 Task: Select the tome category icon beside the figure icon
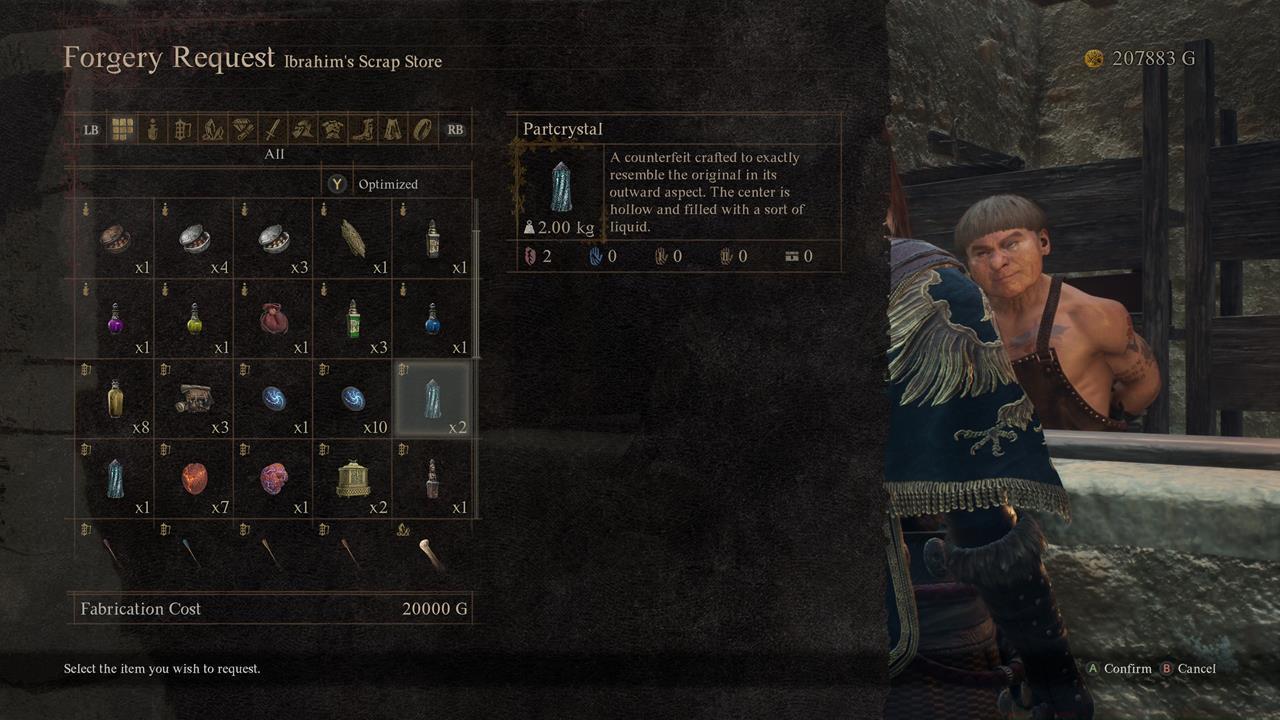[183, 129]
